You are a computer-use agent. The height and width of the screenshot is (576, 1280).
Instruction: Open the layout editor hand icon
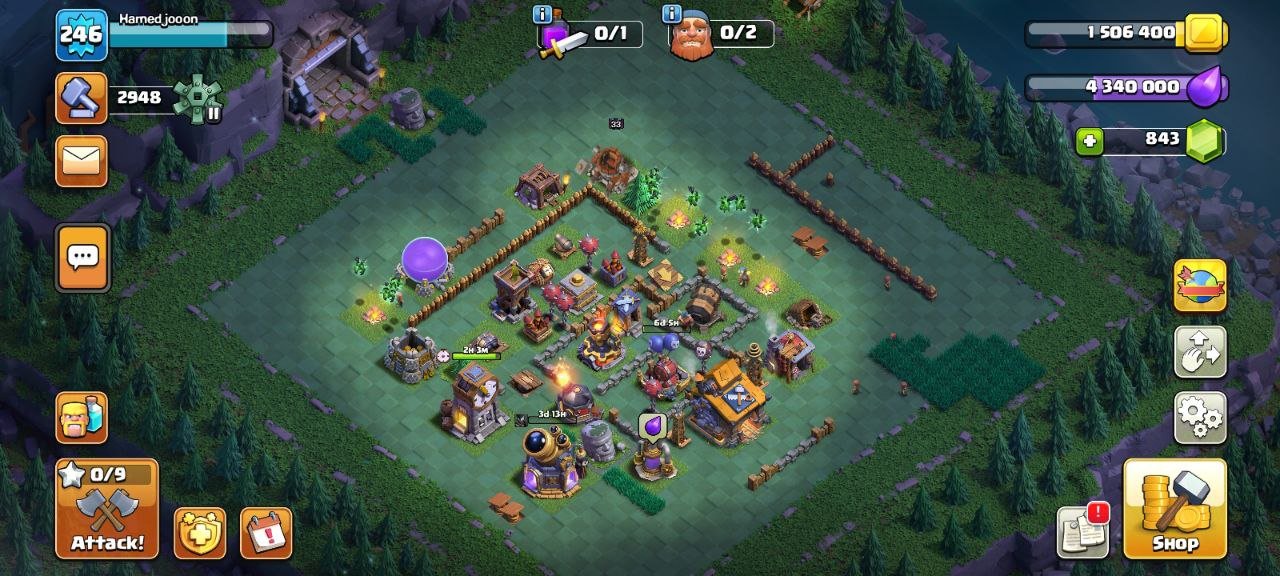coord(1199,351)
